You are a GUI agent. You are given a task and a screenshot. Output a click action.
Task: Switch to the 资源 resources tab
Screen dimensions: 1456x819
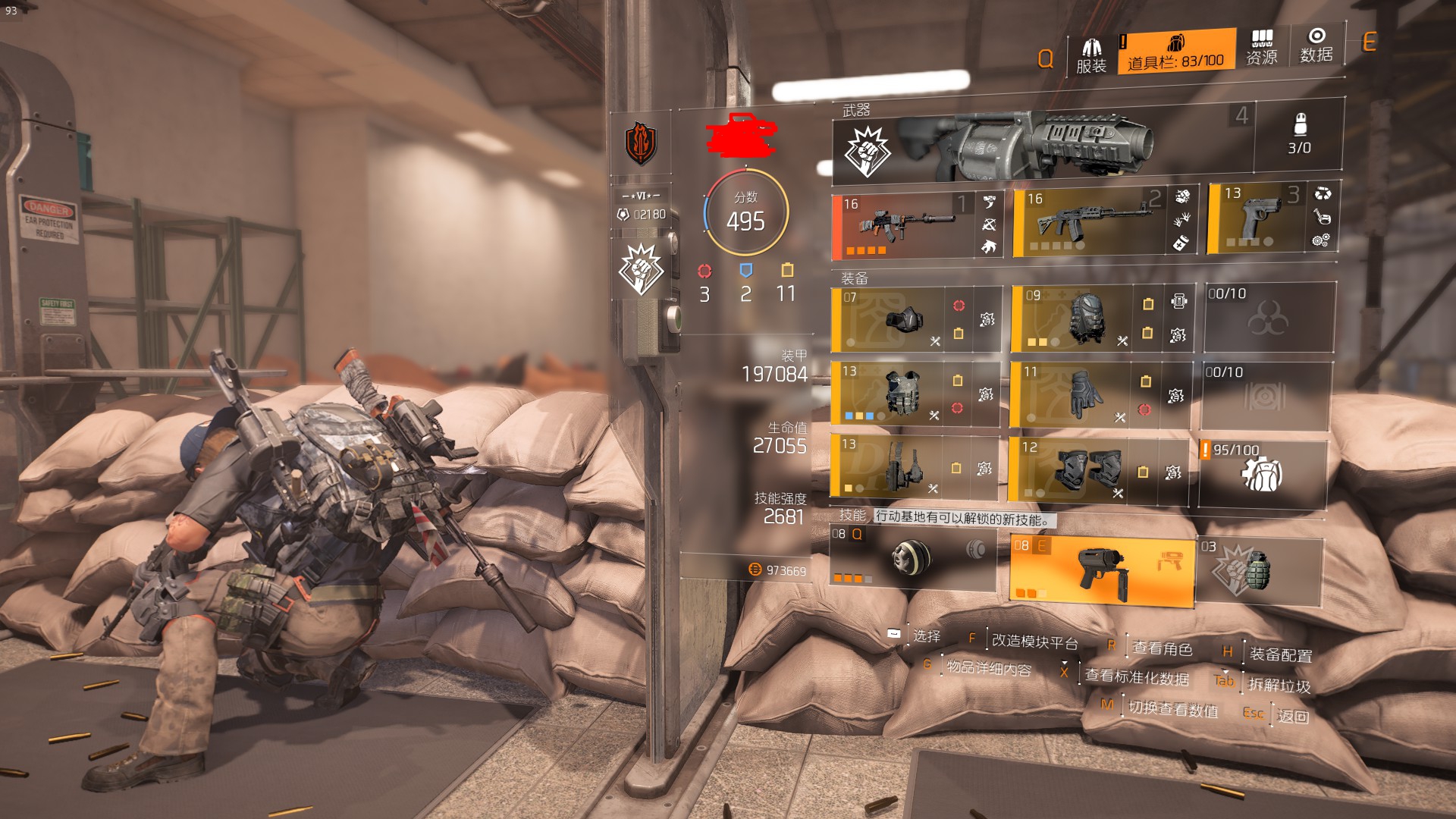[1262, 48]
